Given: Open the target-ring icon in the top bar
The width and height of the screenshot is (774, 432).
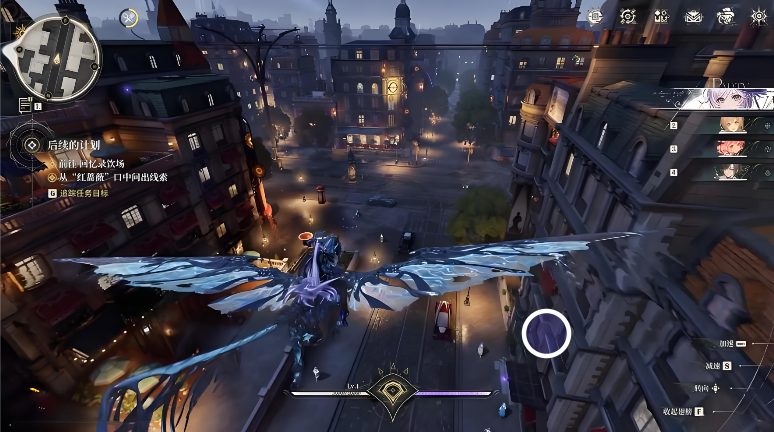Looking at the screenshot, I should click(627, 16).
